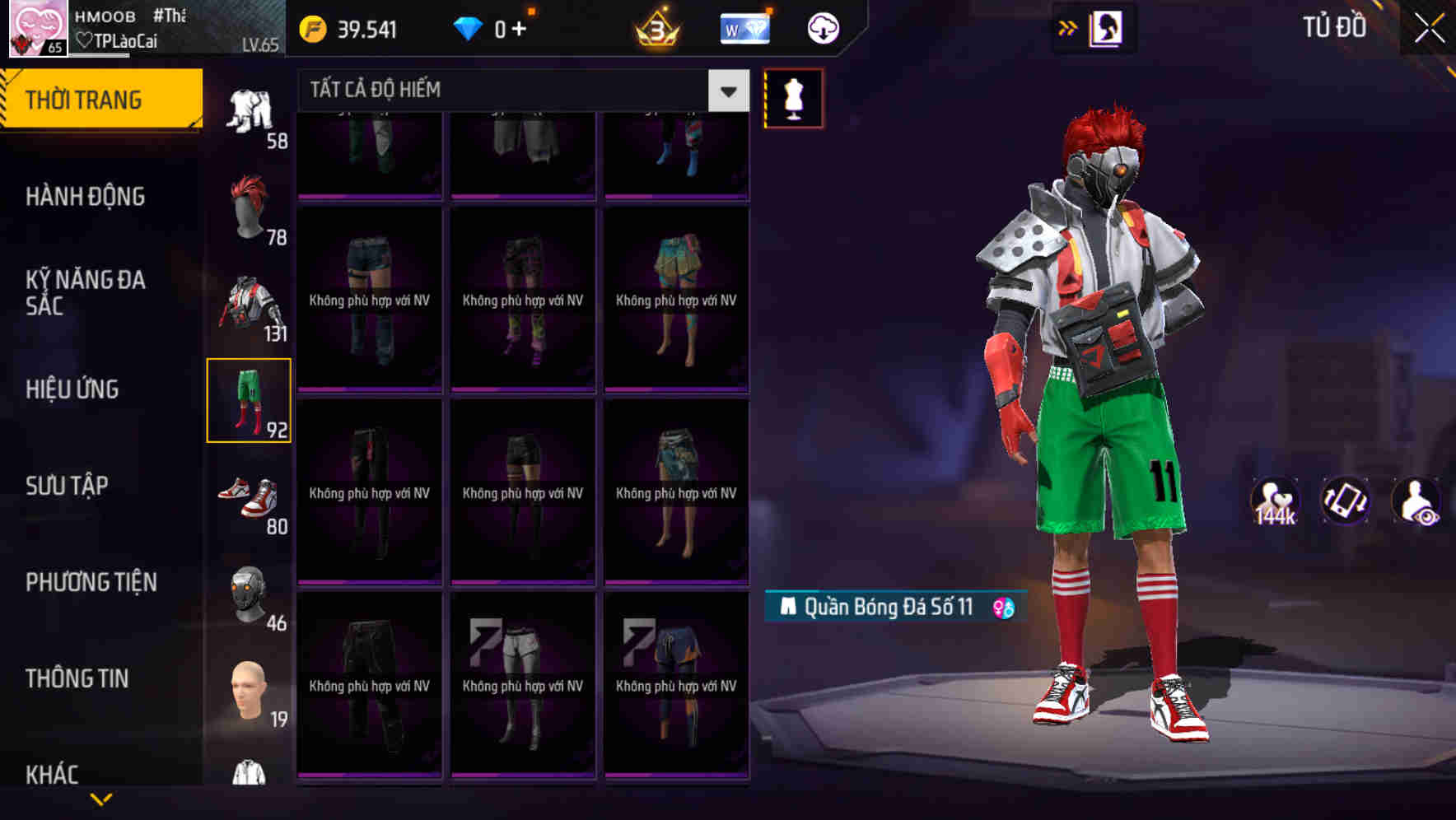Click the 0+ diamond top-up button
Image resolution: width=1456 pixels, height=820 pixels.
(x=502, y=27)
